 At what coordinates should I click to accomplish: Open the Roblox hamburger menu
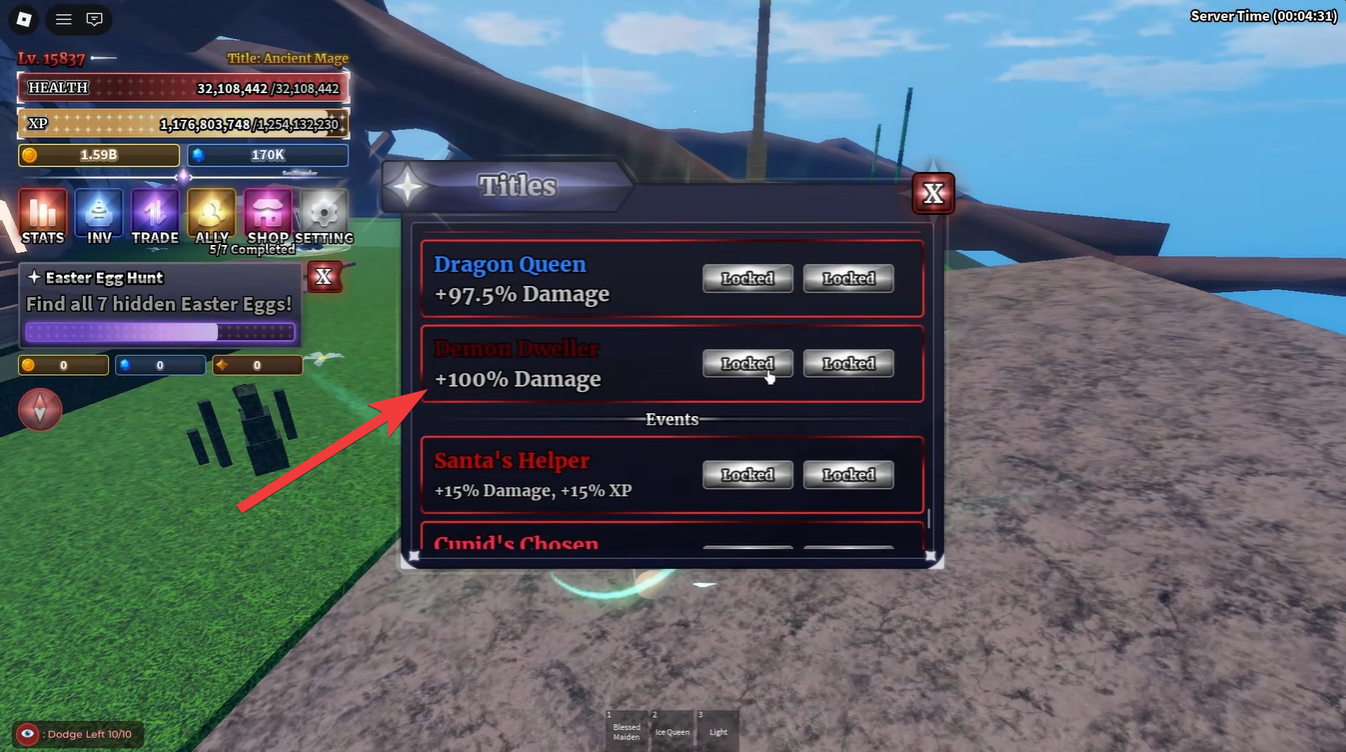point(63,19)
